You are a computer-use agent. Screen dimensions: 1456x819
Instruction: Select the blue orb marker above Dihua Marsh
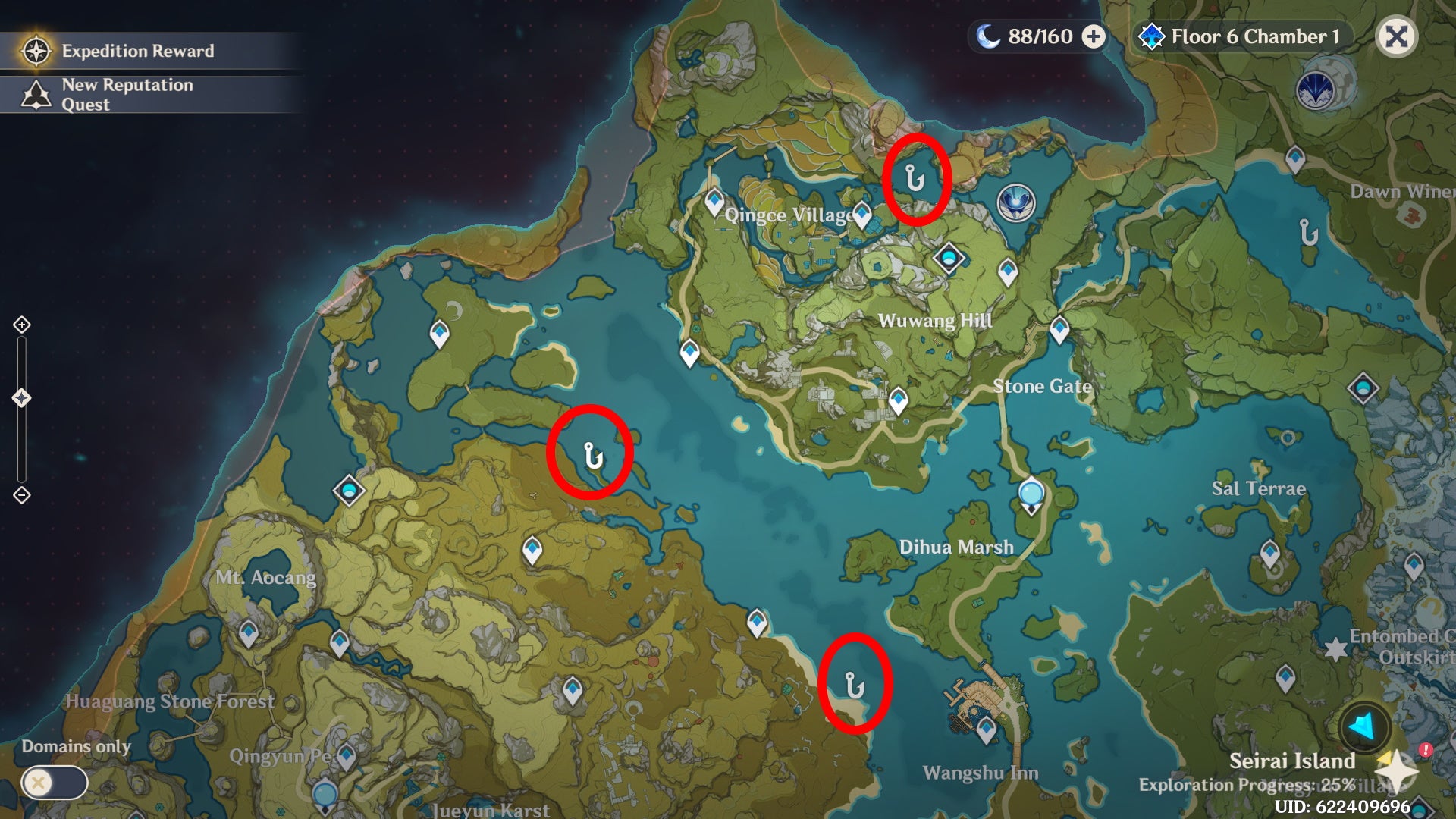[1031, 493]
